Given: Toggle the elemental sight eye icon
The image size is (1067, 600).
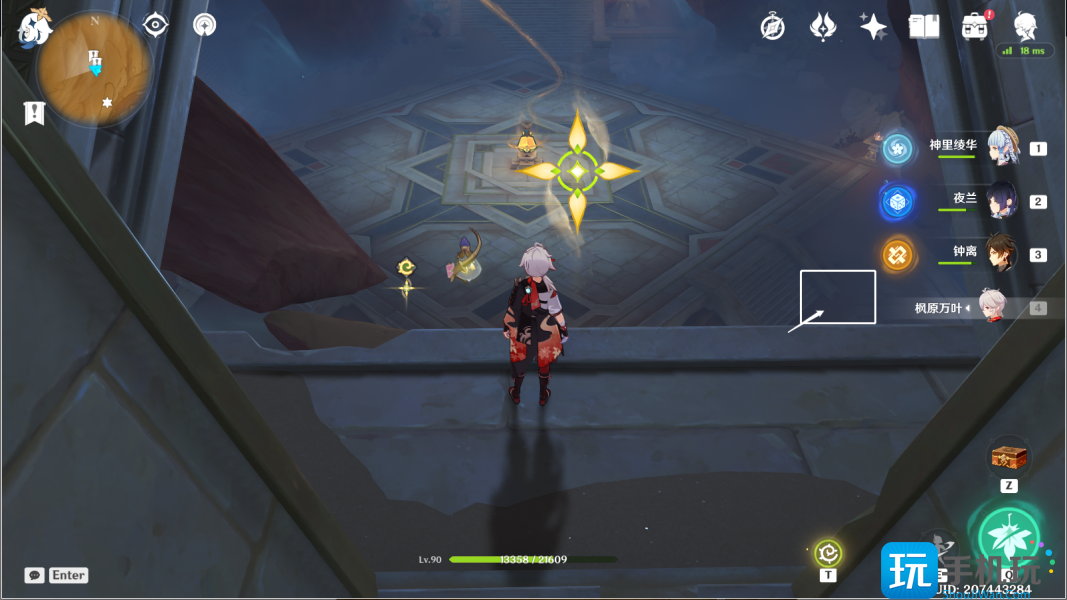Looking at the screenshot, I should [x=155, y=25].
